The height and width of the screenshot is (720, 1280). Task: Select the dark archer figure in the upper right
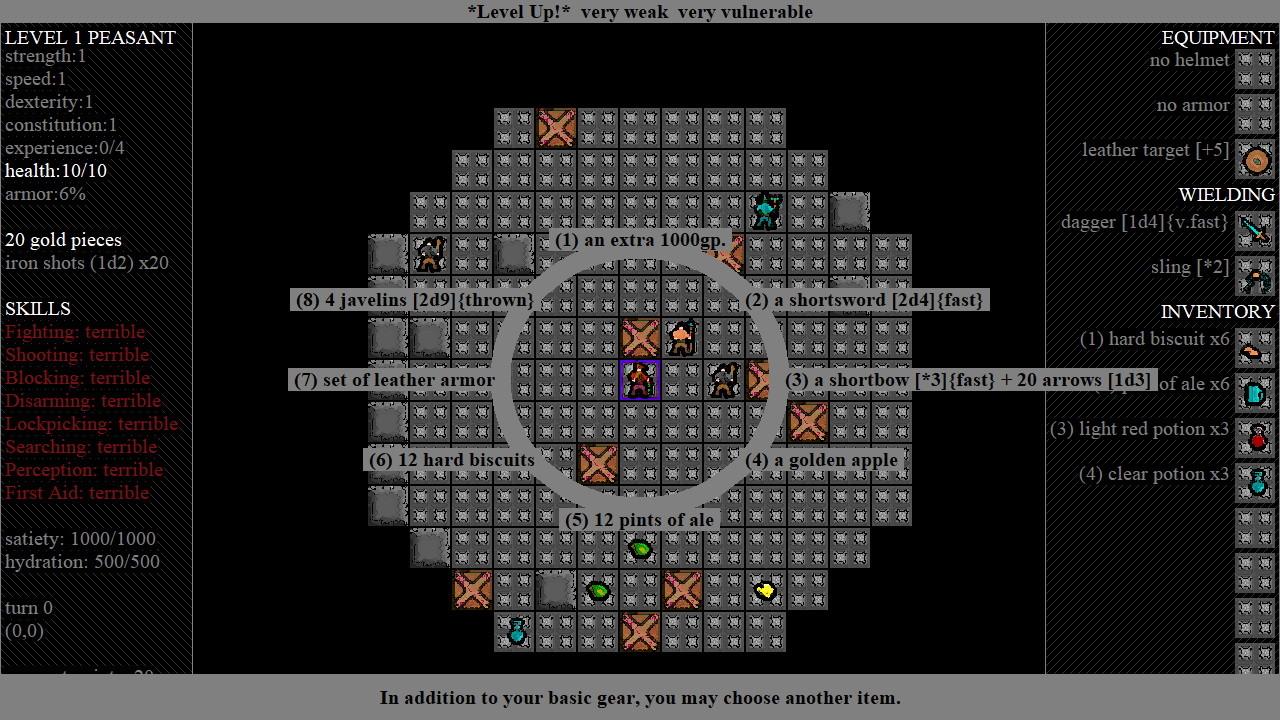pyautogui.click(x=765, y=211)
